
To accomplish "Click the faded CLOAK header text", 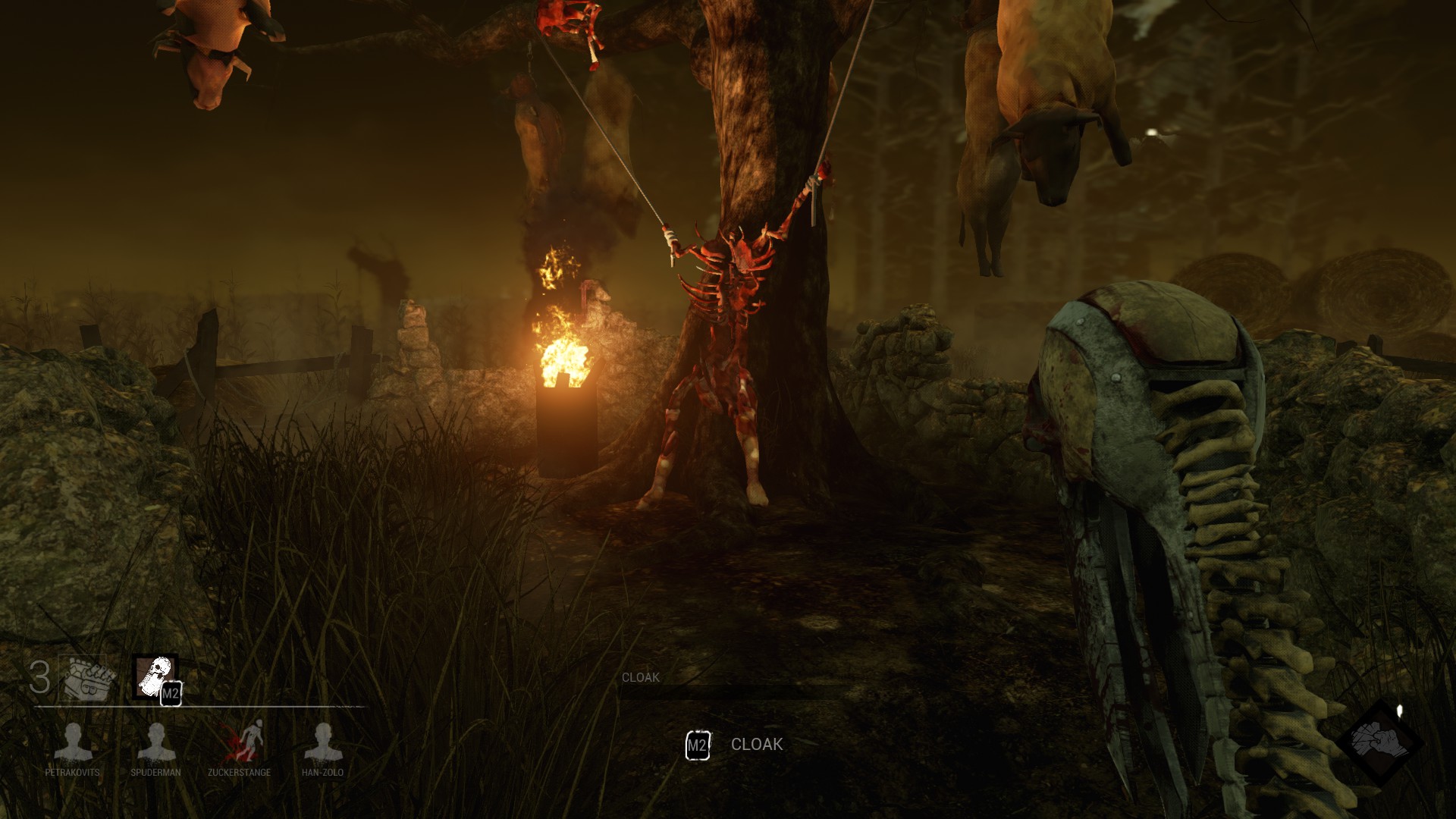I will point(639,676).
